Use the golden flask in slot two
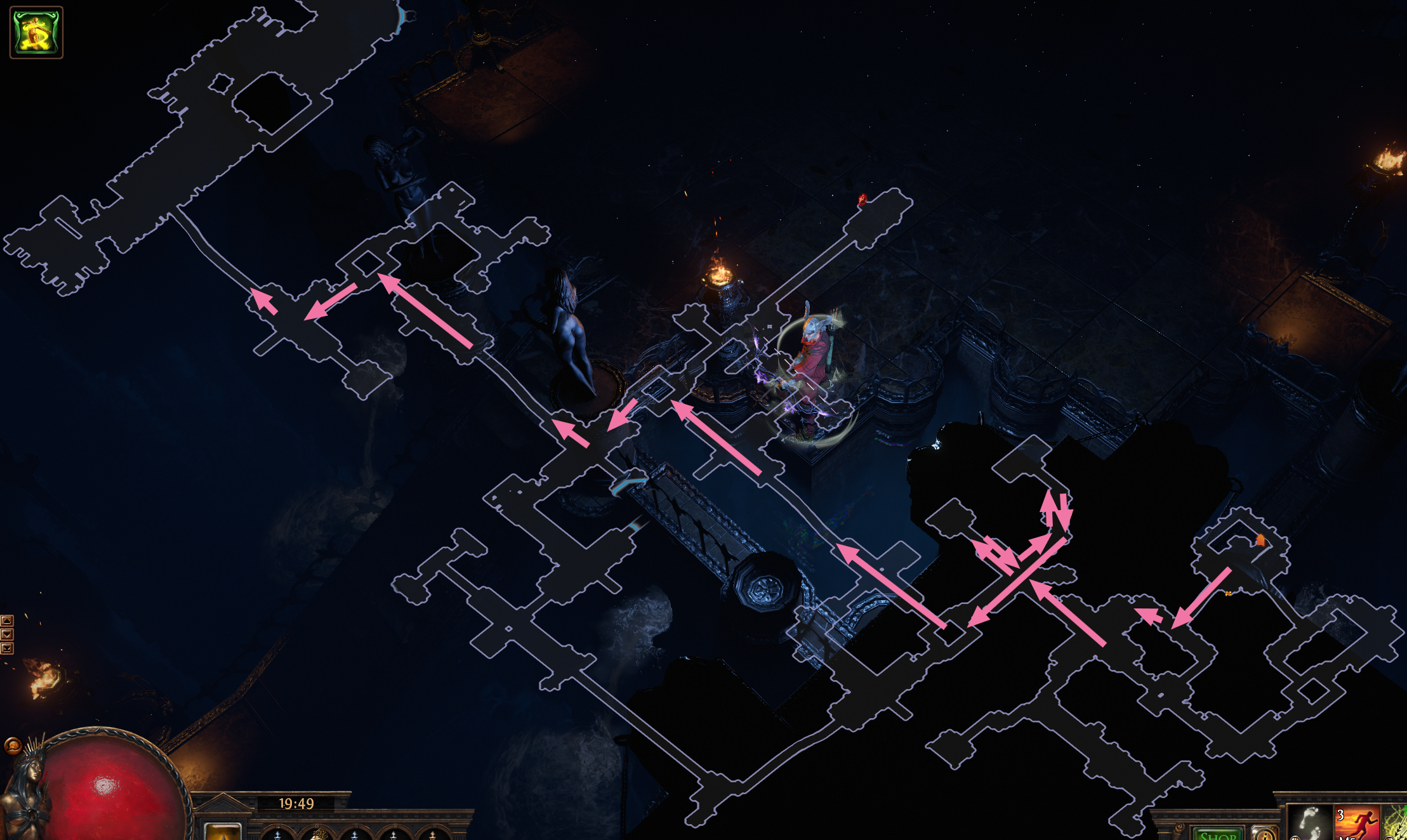The height and width of the screenshot is (840, 1407). point(319,836)
